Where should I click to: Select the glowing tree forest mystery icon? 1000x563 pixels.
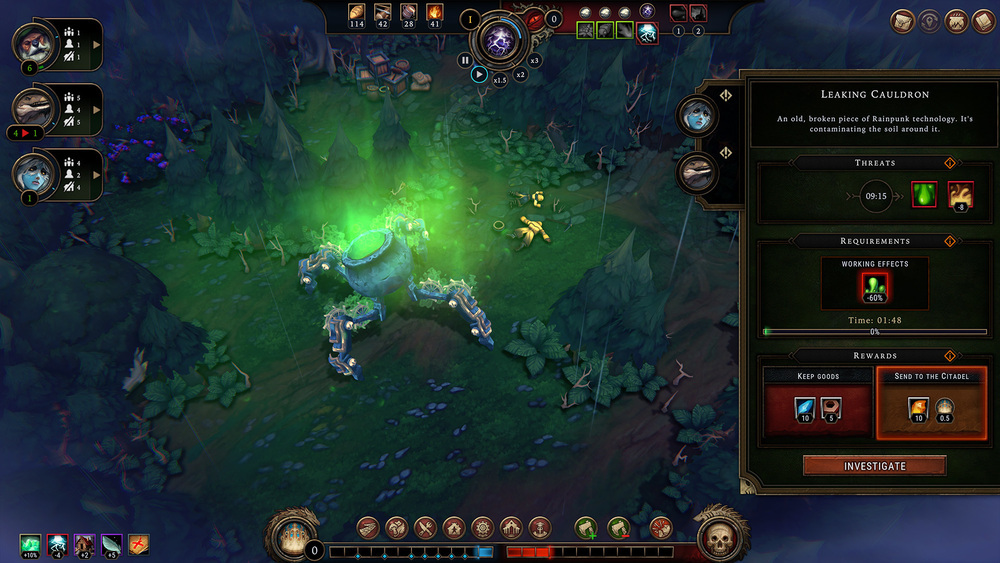coord(647,31)
